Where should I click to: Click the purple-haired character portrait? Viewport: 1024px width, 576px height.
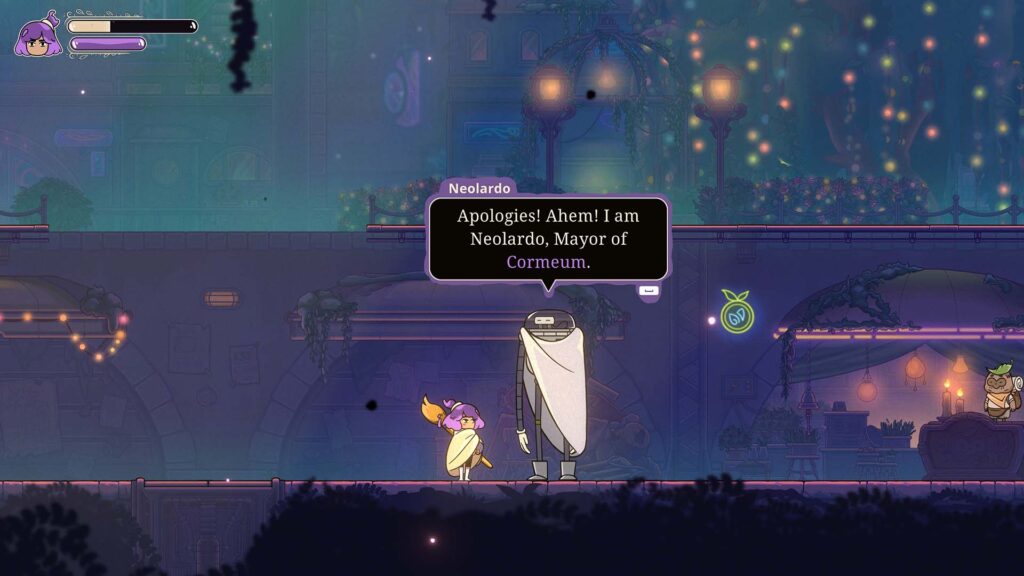tap(38, 36)
